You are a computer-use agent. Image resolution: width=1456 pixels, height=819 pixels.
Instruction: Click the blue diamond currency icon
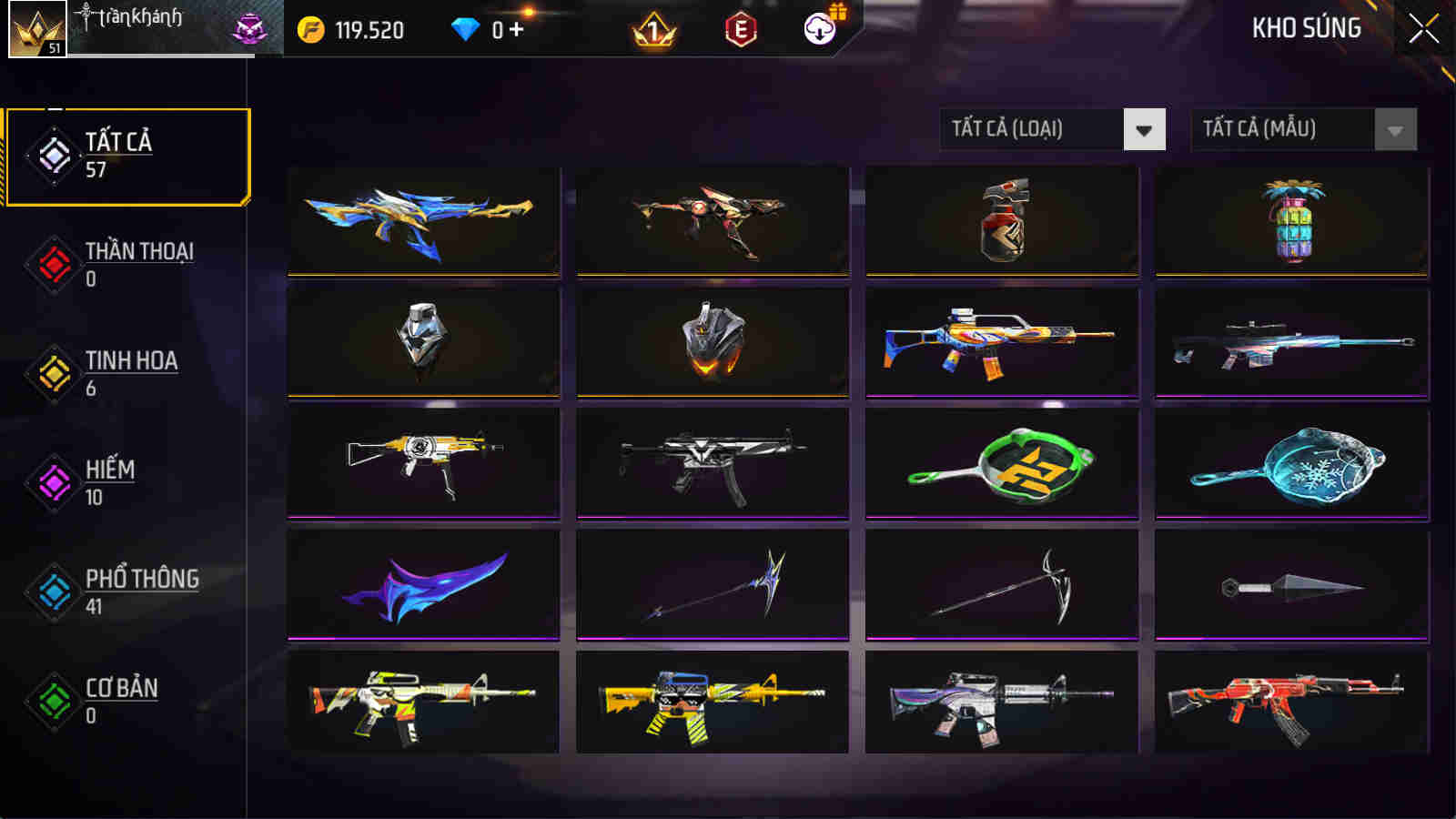coord(466,28)
